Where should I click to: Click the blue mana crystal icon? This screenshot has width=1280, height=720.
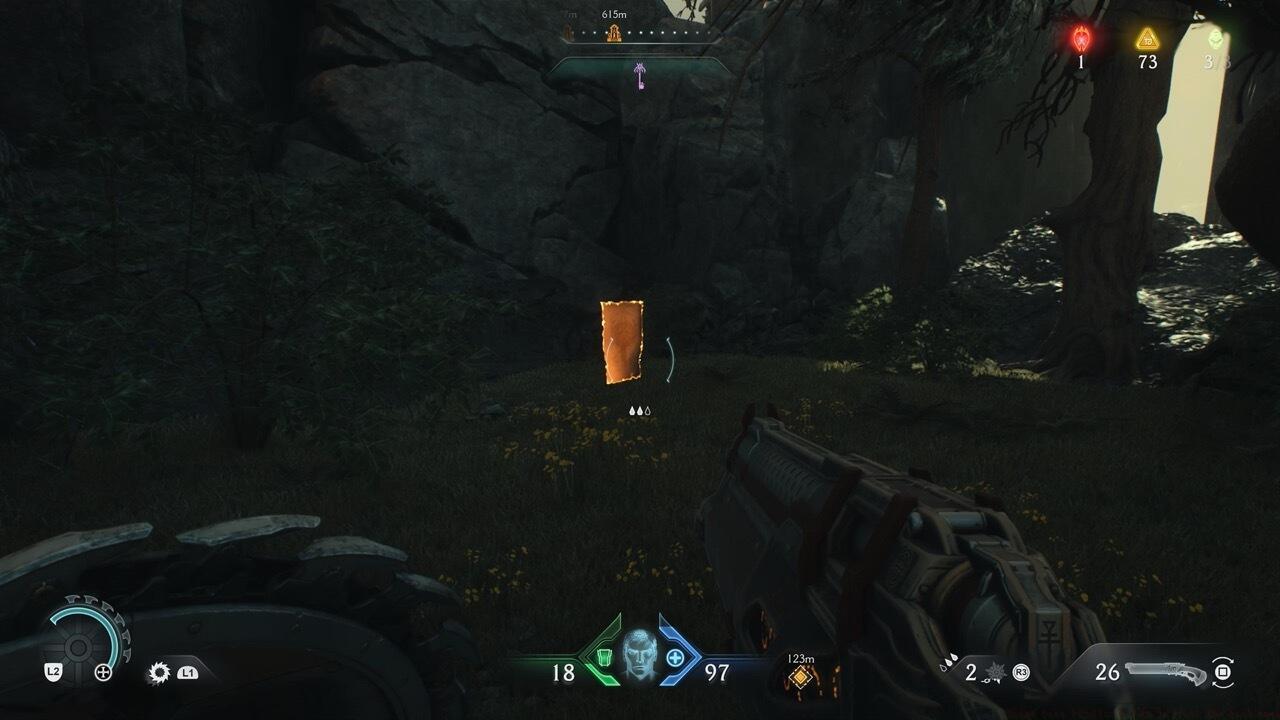click(675, 657)
